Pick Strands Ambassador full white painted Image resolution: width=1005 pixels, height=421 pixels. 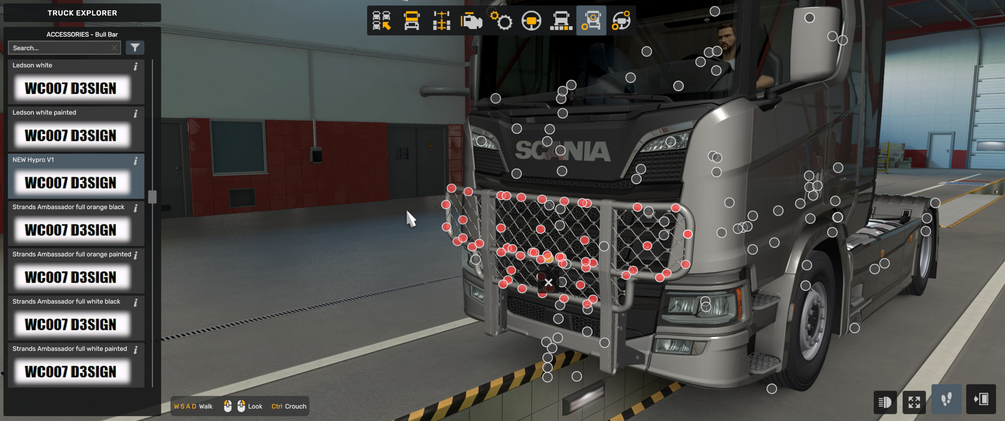70,371
